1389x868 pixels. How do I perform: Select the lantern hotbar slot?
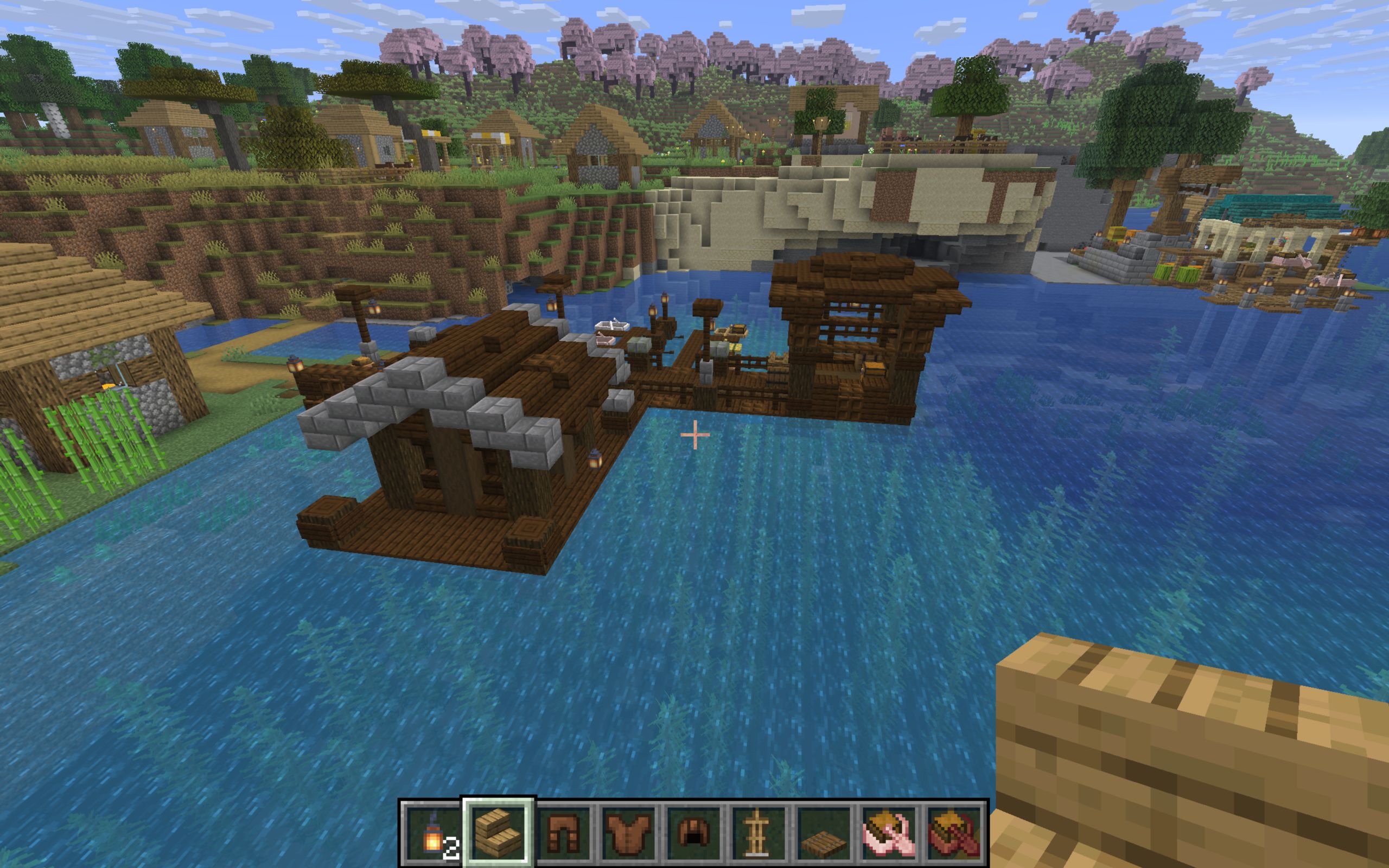[434, 832]
